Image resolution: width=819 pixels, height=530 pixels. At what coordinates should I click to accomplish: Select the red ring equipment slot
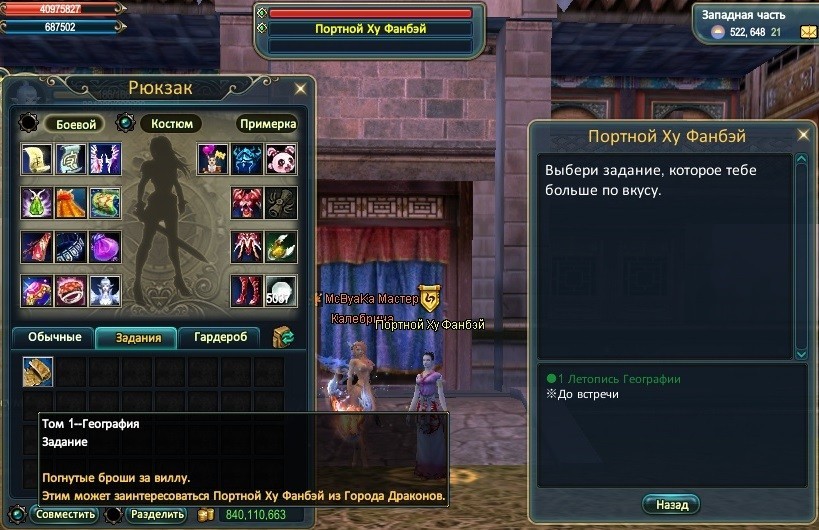(71, 290)
